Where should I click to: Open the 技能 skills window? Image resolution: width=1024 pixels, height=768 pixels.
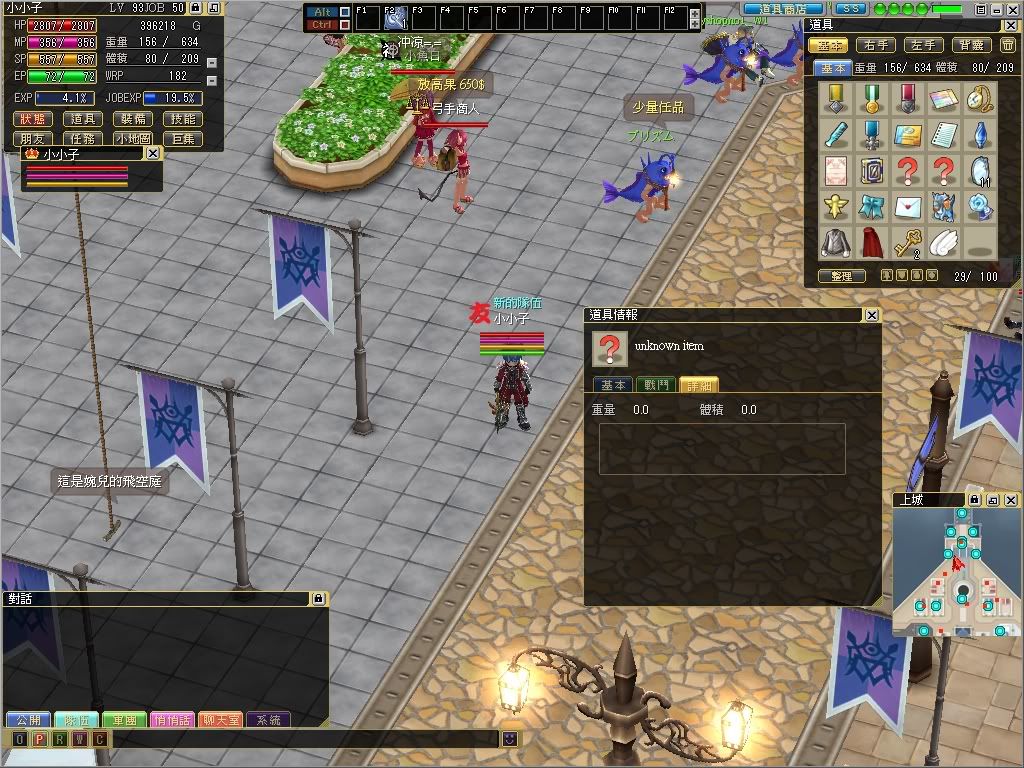[x=183, y=119]
